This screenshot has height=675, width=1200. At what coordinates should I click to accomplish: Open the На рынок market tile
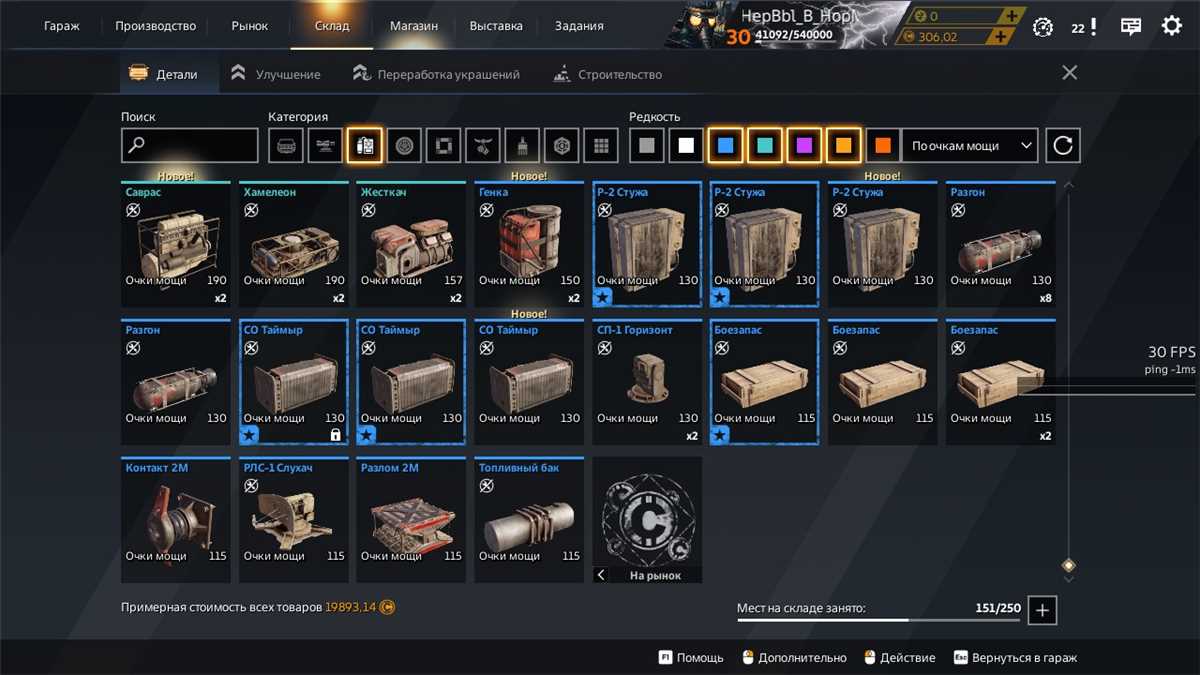click(647, 520)
